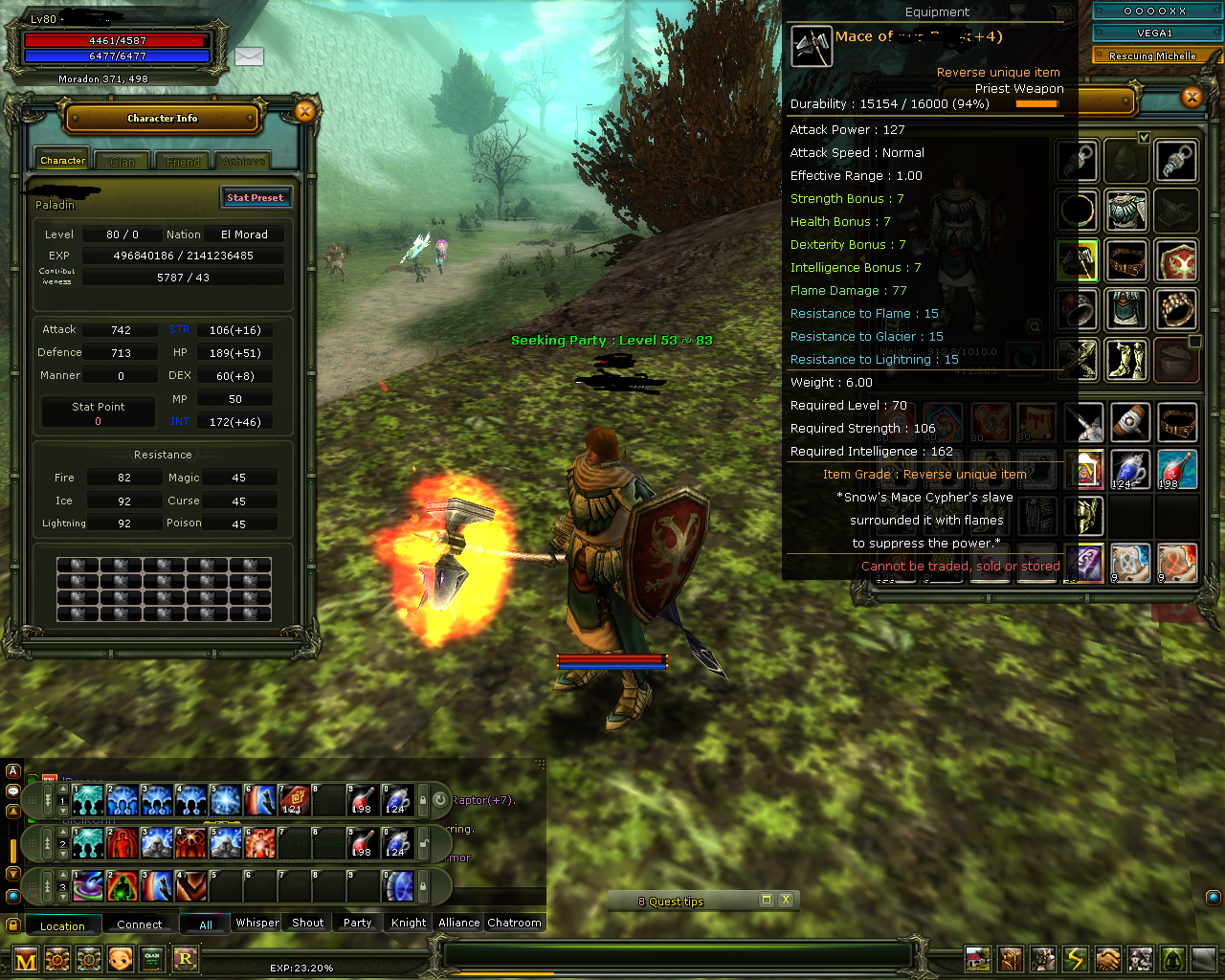
Task: Click the Mace thumbnail in the tooltip
Action: point(812,45)
